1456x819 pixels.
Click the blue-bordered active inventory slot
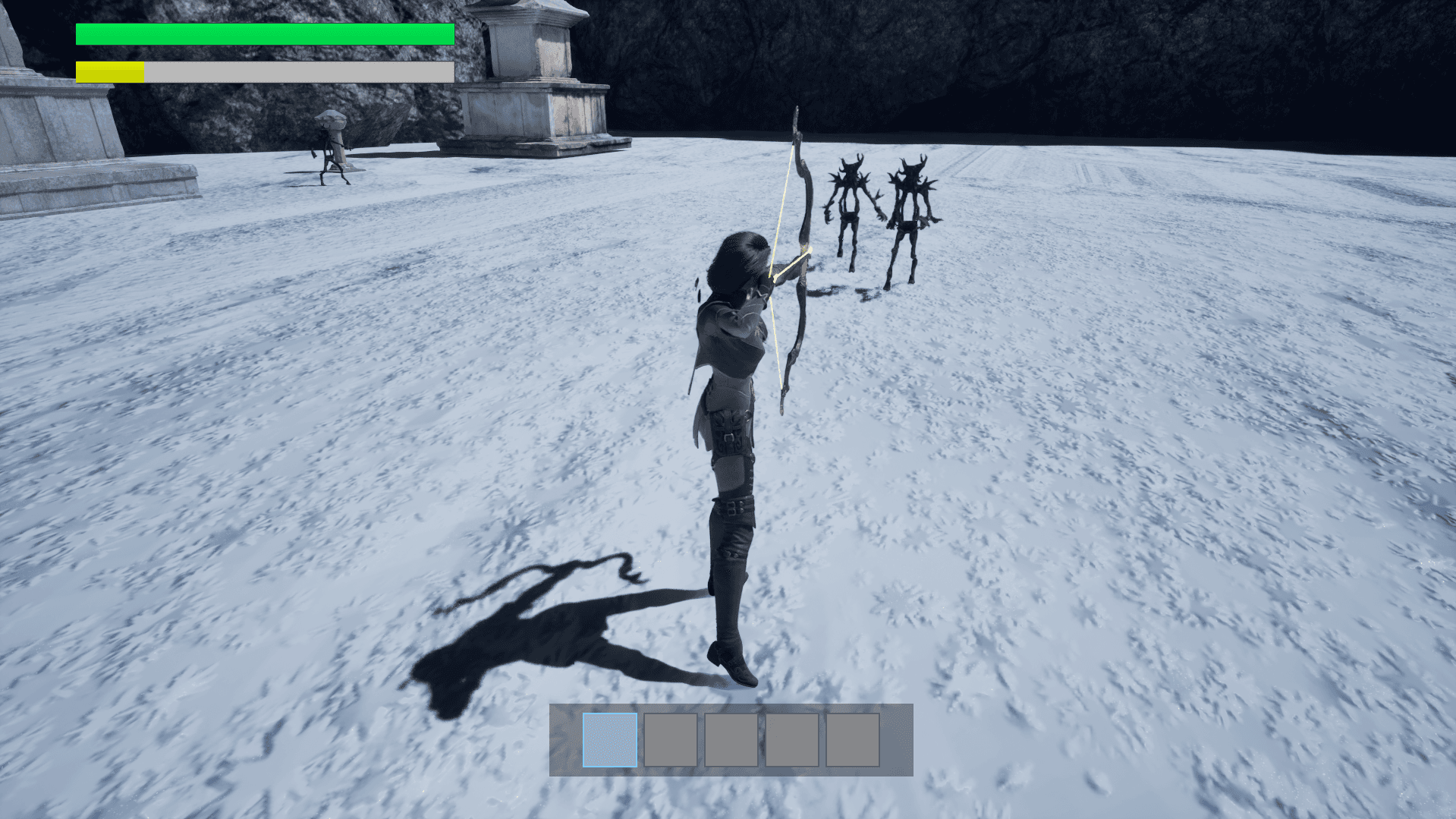point(609,739)
